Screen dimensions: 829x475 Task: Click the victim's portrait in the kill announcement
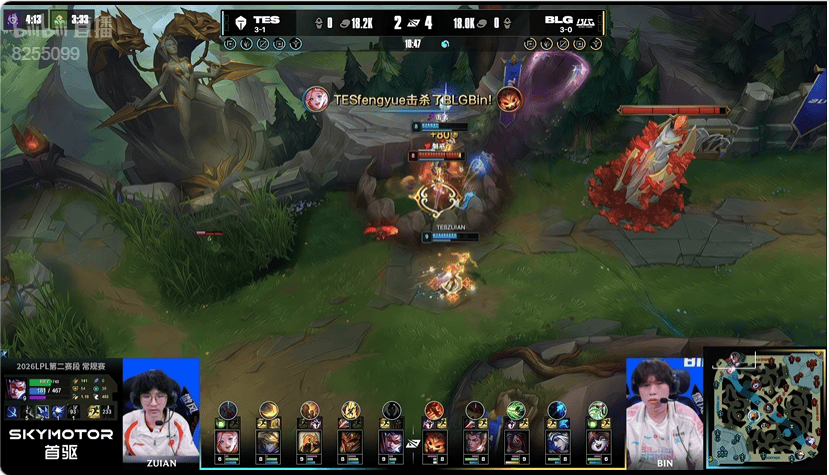click(x=509, y=99)
